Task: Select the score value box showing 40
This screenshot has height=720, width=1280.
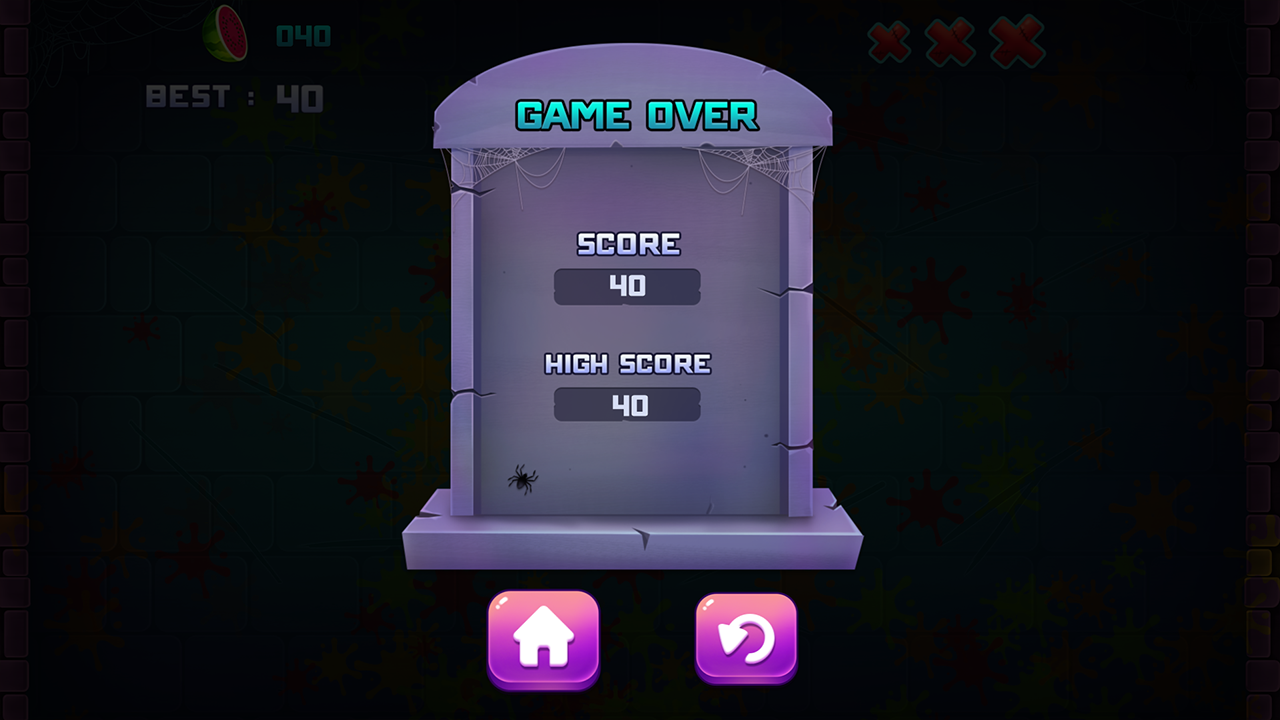Action: pyautogui.click(x=626, y=287)
